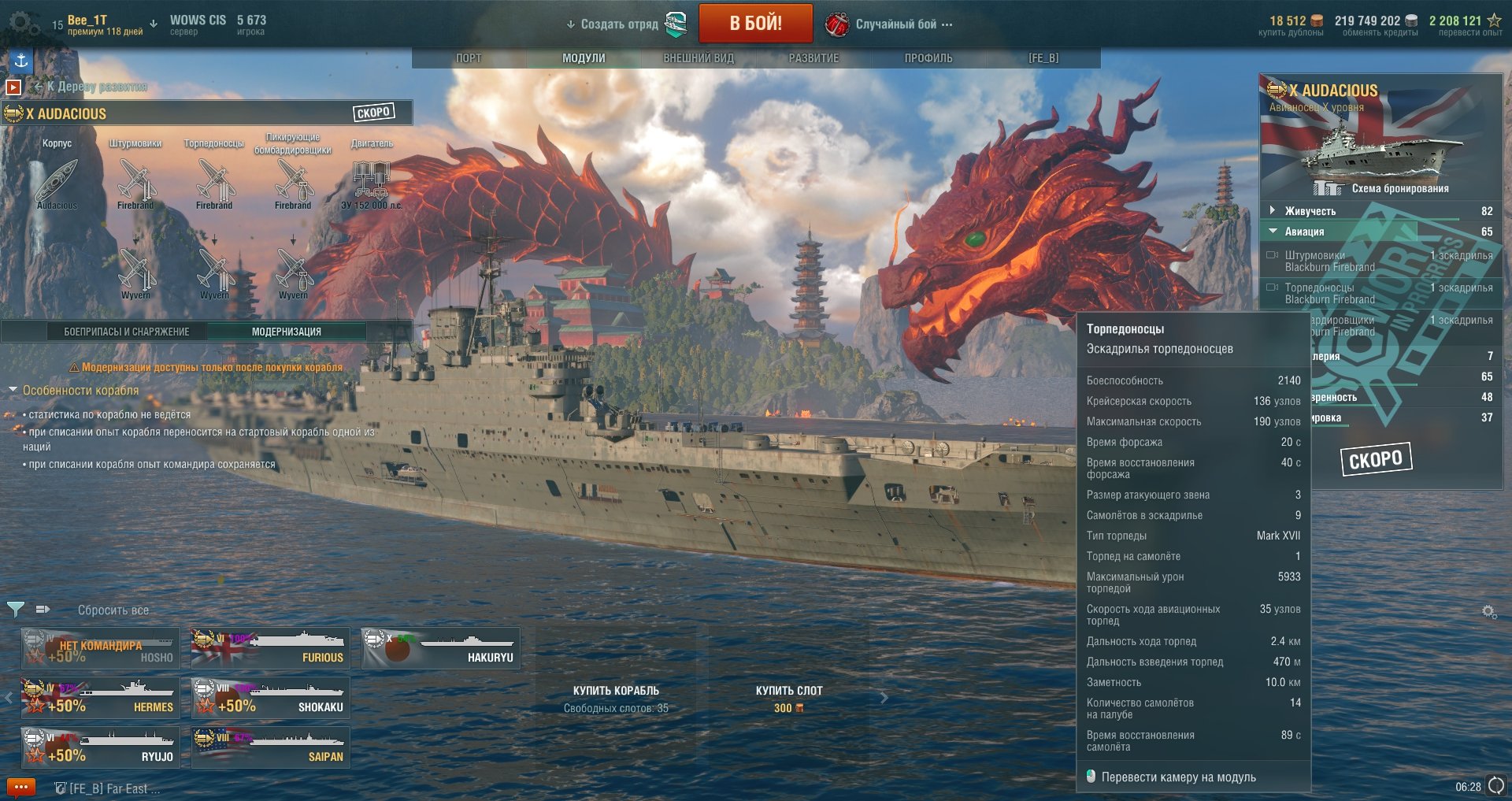Pick the Saipan carrier from carousel
Image resolution: width=1512 pixels, height=801 pixels.
pyautogui.click(x=271, y=747)
